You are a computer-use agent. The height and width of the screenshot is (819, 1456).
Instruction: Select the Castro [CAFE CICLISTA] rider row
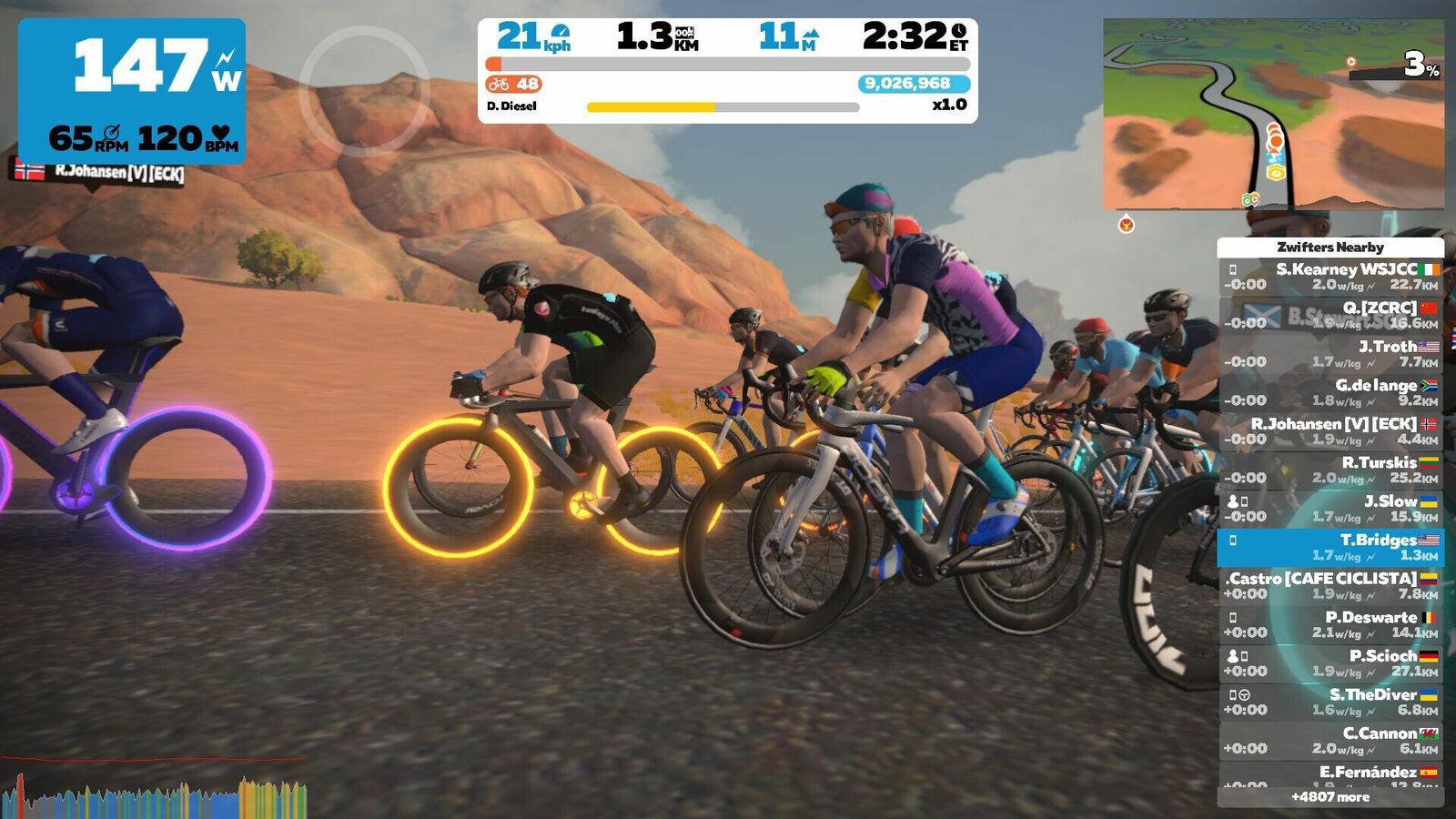tap(1330, 586)
